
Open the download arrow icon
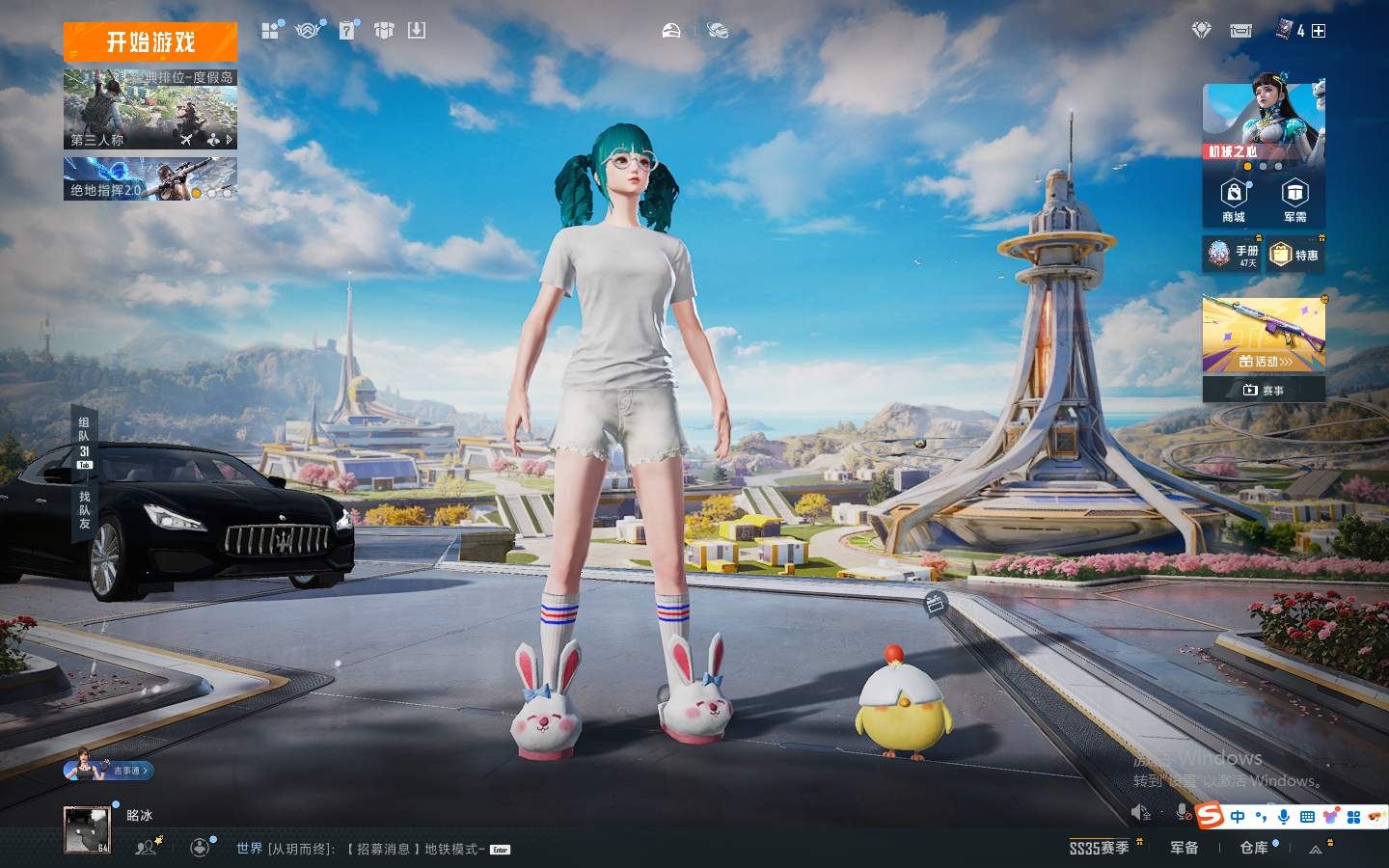417,31
